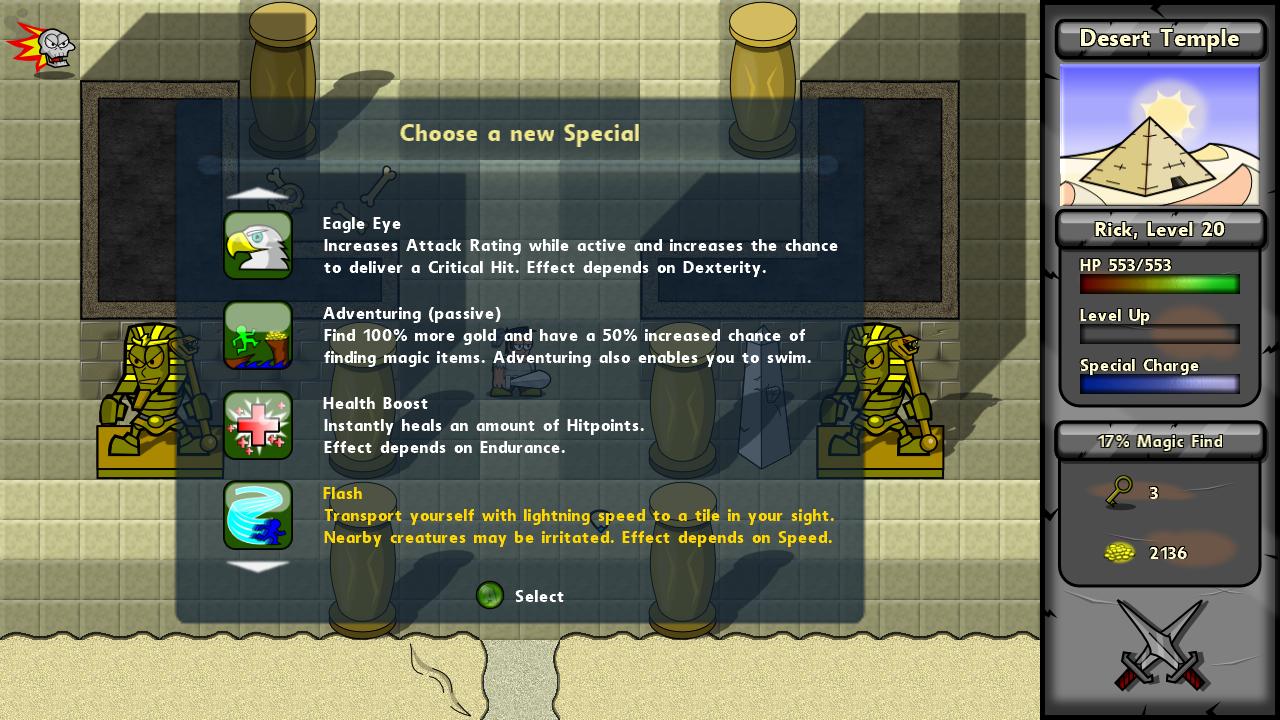This screenshot has height=720, width=1280.
Task: Click the HP 553/553 health bar
Action: tap(1159, 284)
